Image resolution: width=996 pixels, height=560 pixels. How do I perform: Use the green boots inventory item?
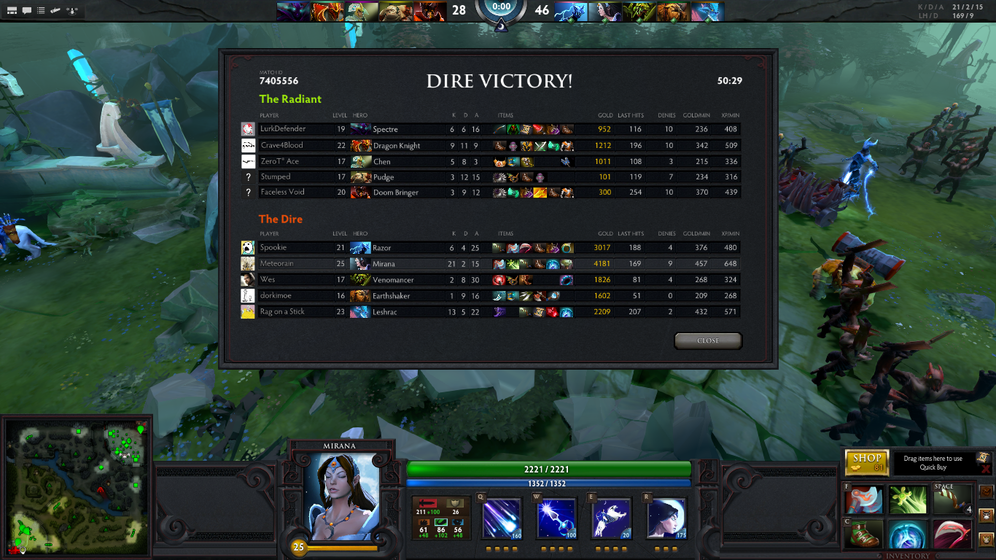(865, 535)
